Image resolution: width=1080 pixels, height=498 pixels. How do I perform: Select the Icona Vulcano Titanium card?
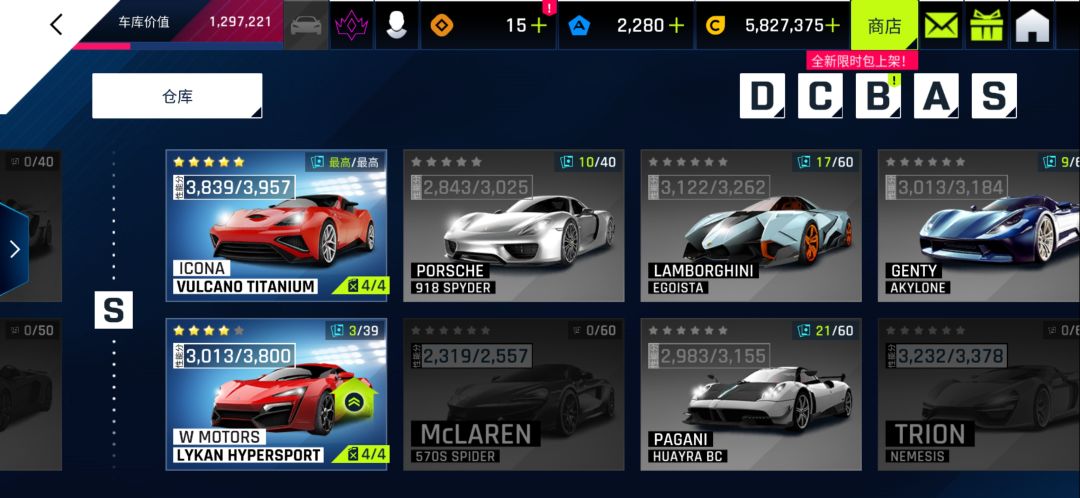tap(276, 225)
